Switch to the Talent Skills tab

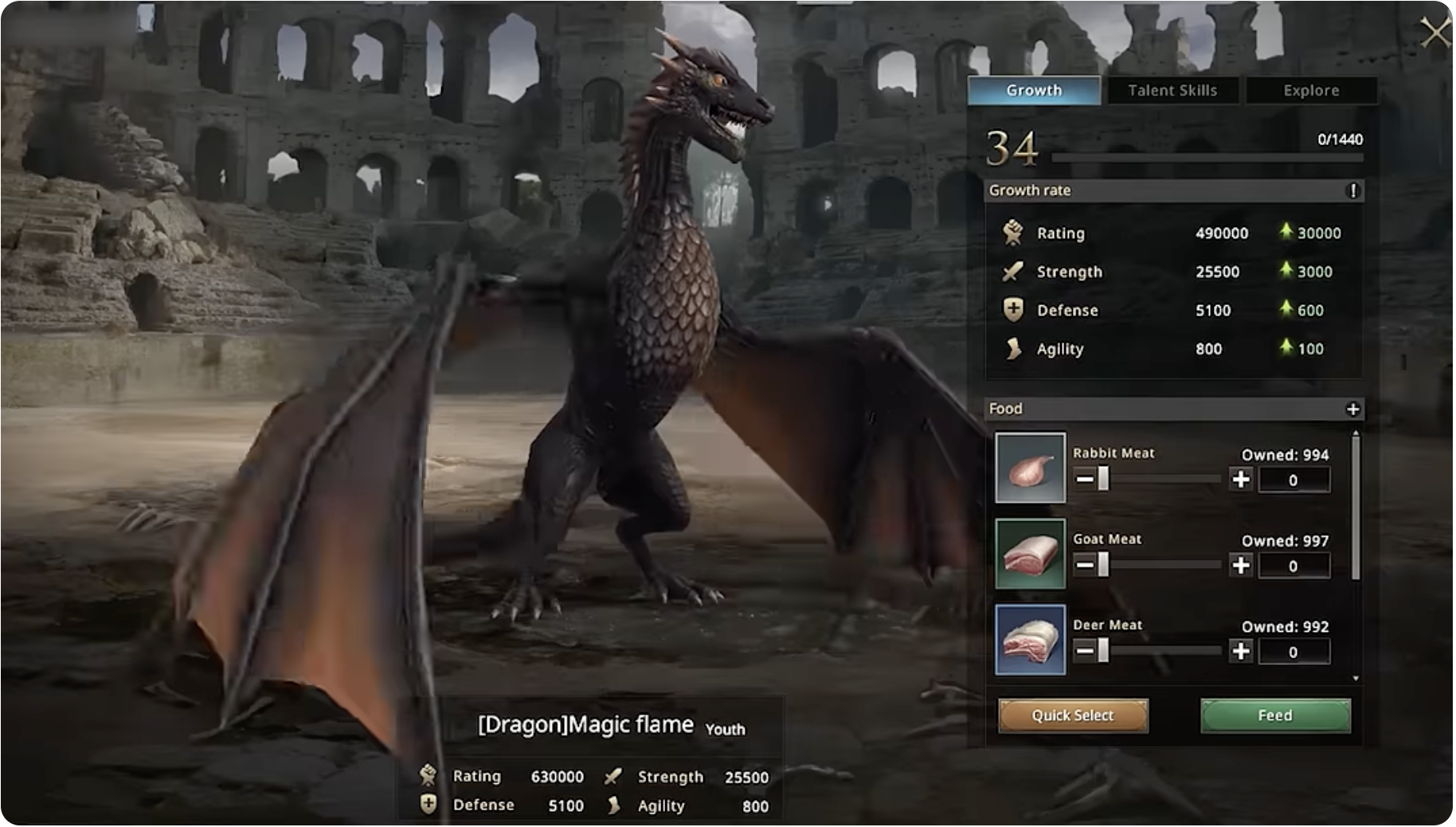pyautogui.click(x=1171, y=90)
